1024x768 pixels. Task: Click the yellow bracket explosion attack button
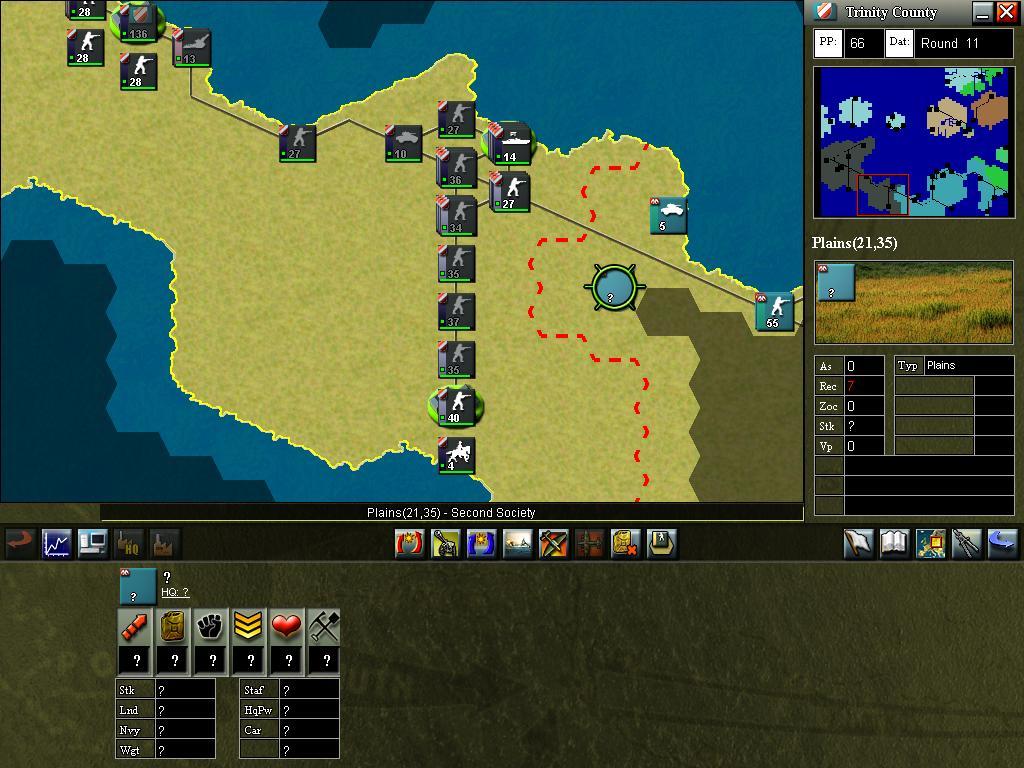click(x=409, y=543)
